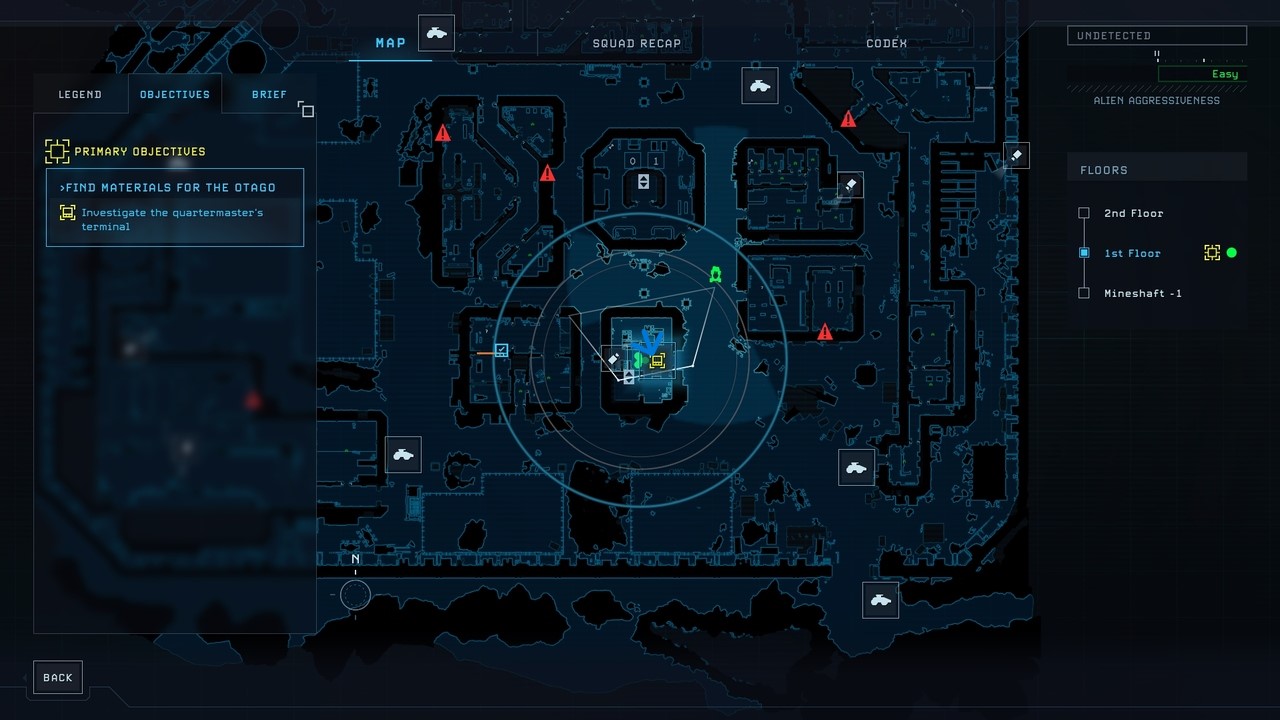The height and width of the screenshot is (720, 1280).
Task: Click the UNDETECTED status field
Action: tap(1157, 35)
